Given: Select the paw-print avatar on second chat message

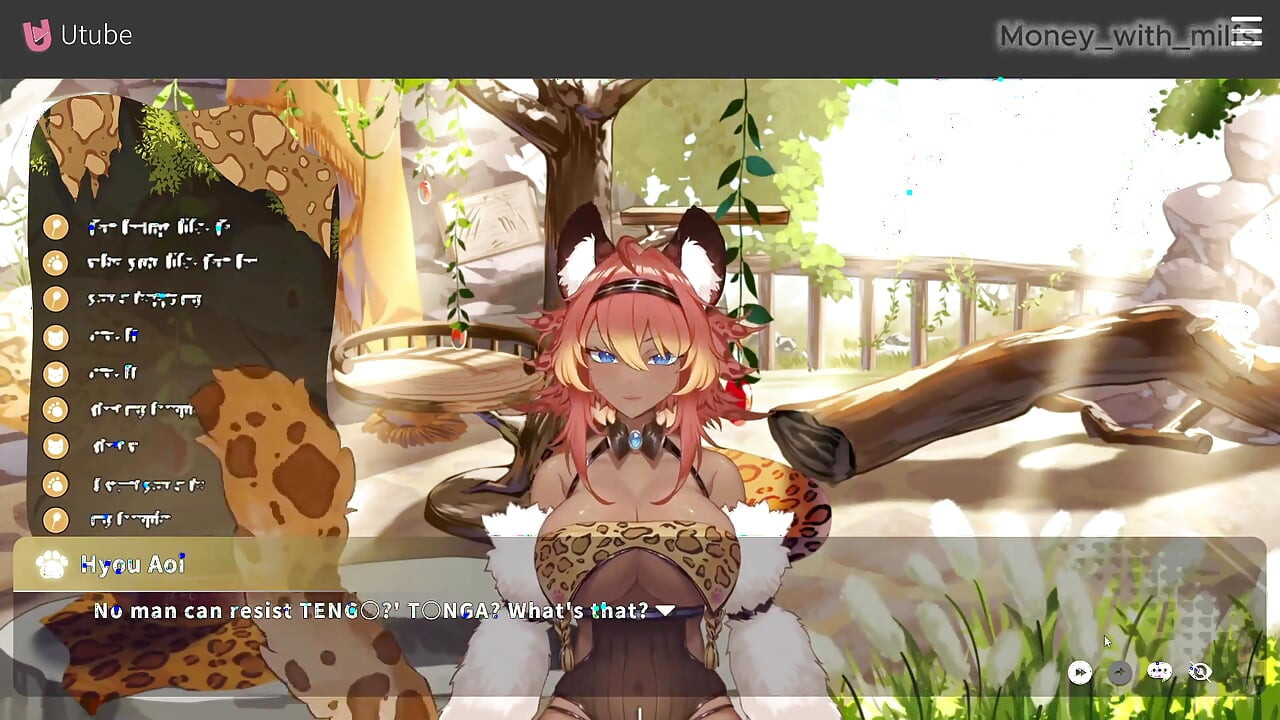Looking at the screenshot, I should [x=57, y=264].
